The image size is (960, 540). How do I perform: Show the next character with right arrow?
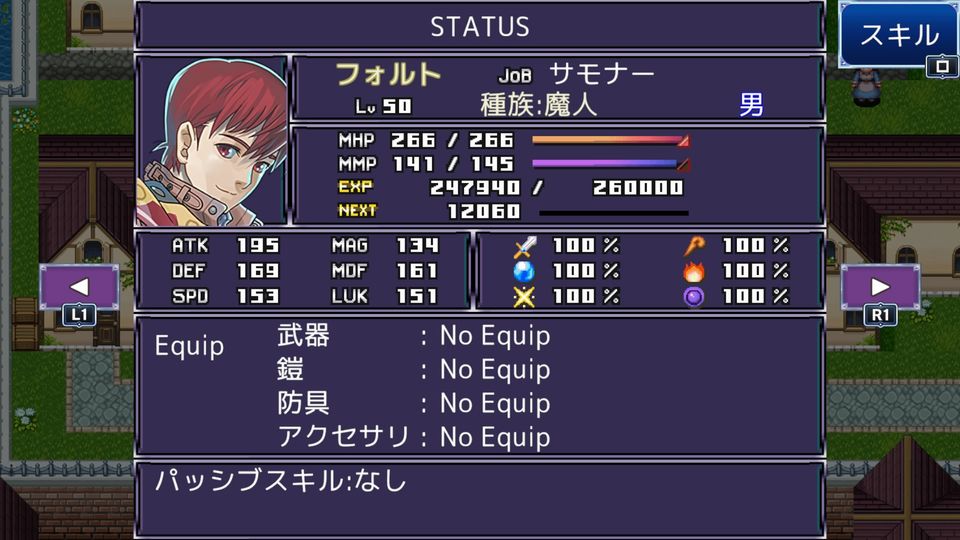coord(880,287)
